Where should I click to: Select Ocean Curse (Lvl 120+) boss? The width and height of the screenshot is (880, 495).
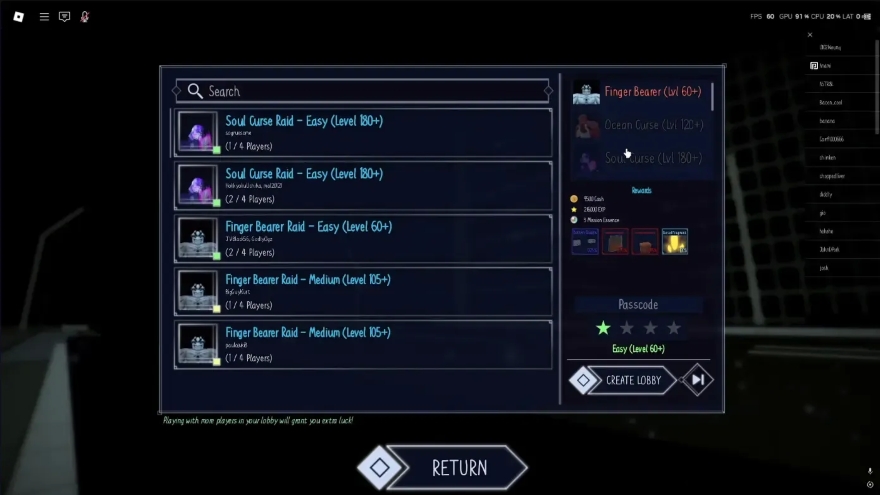(643, 125)
